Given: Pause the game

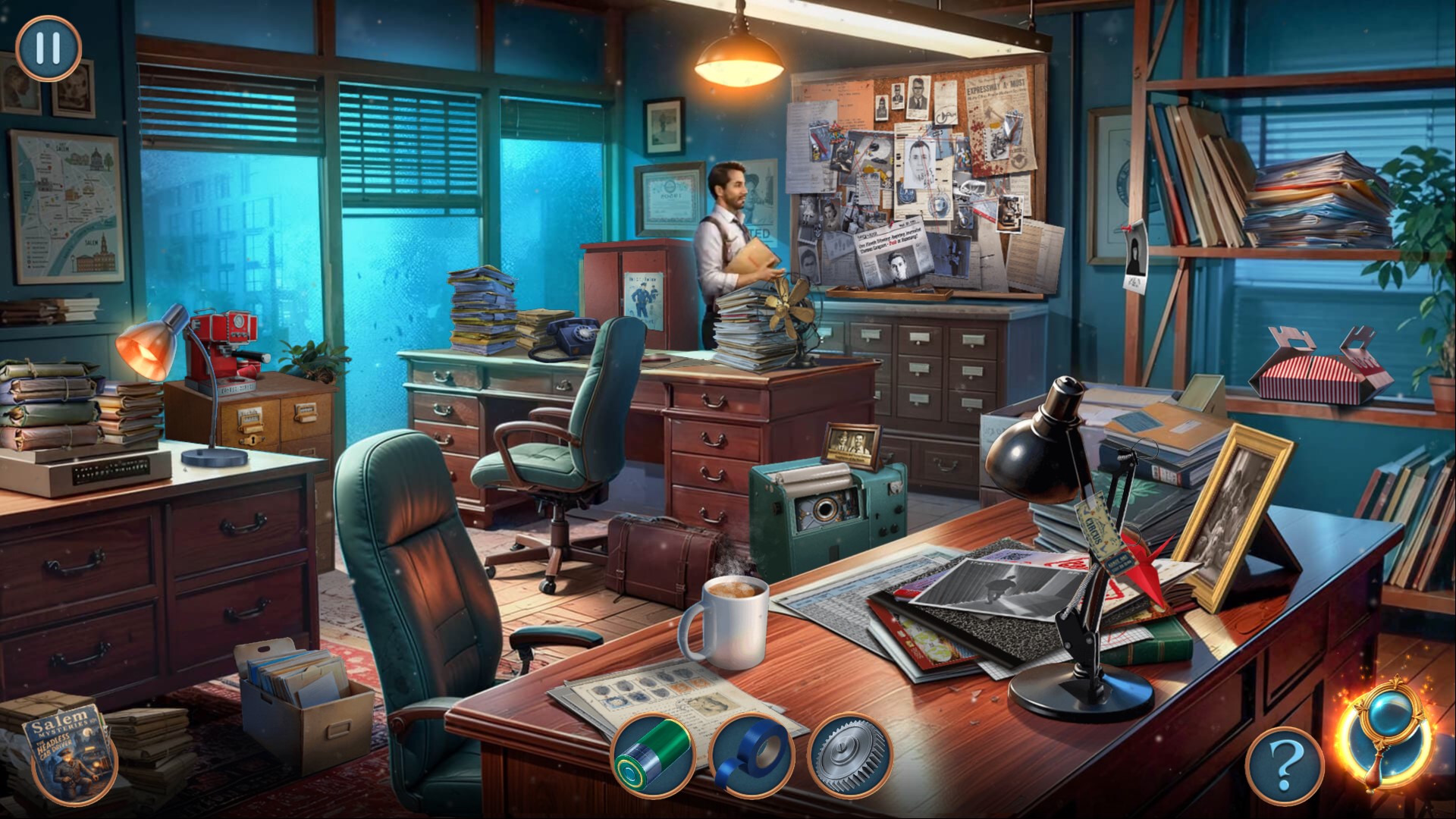Looking at the screenshot, I should [x=47, y=48].
